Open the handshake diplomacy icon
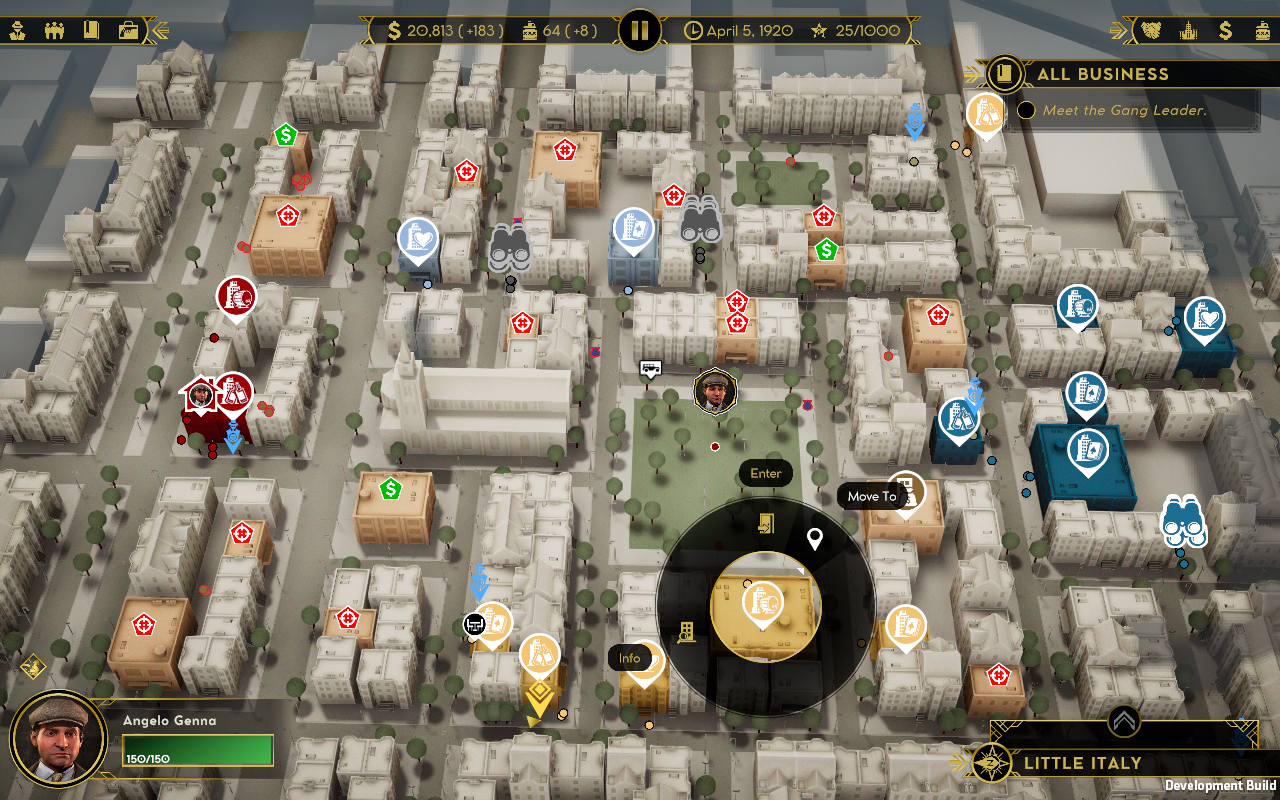Viewport: 1280px width, 800px height. [1152, 30]
